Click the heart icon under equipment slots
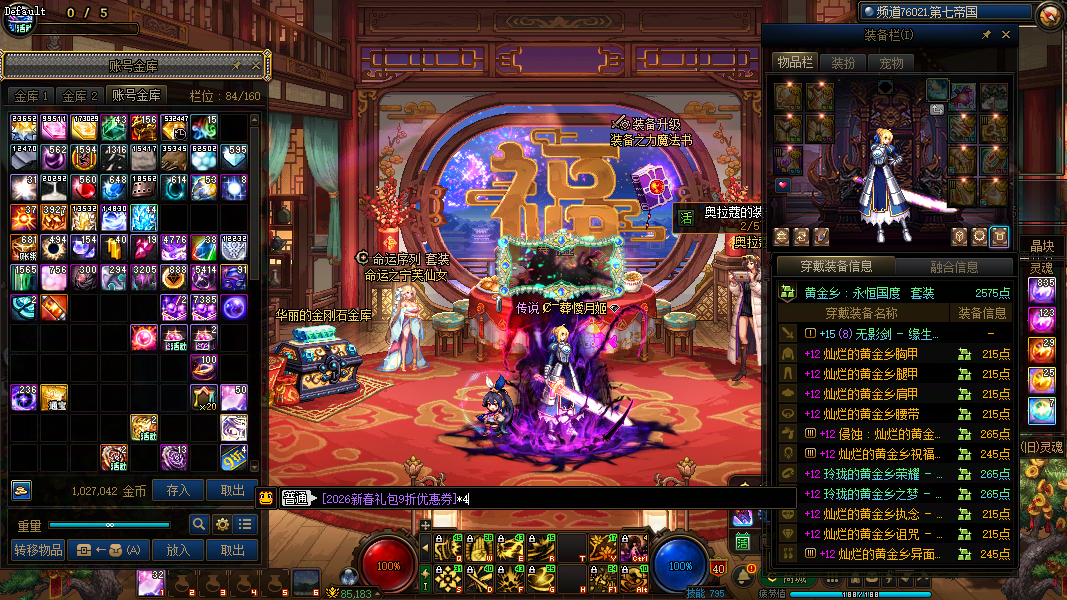 coord(783,185)
